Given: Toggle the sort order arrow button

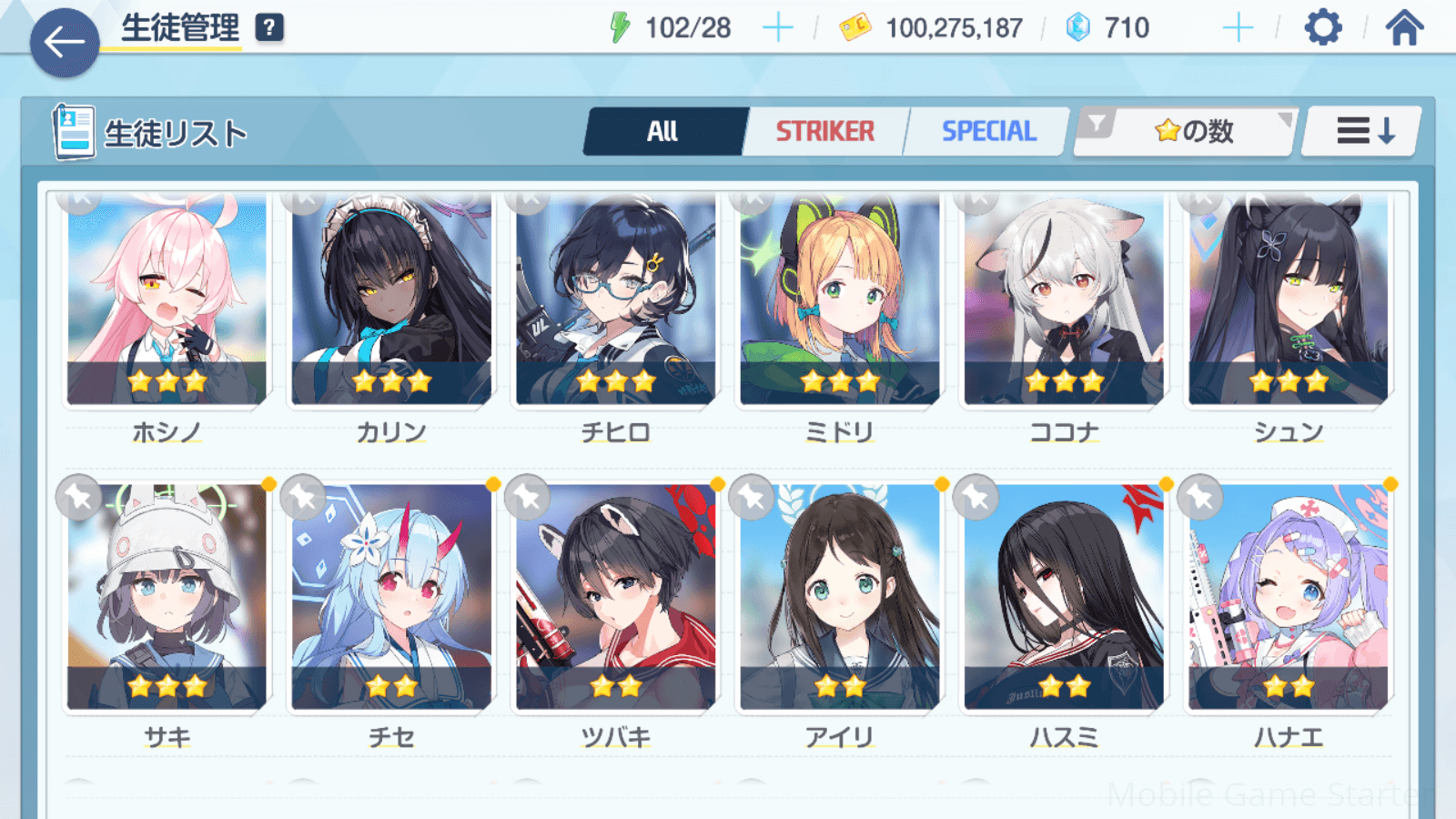Looking at the screenshot, I should [x=1364, y=132].
